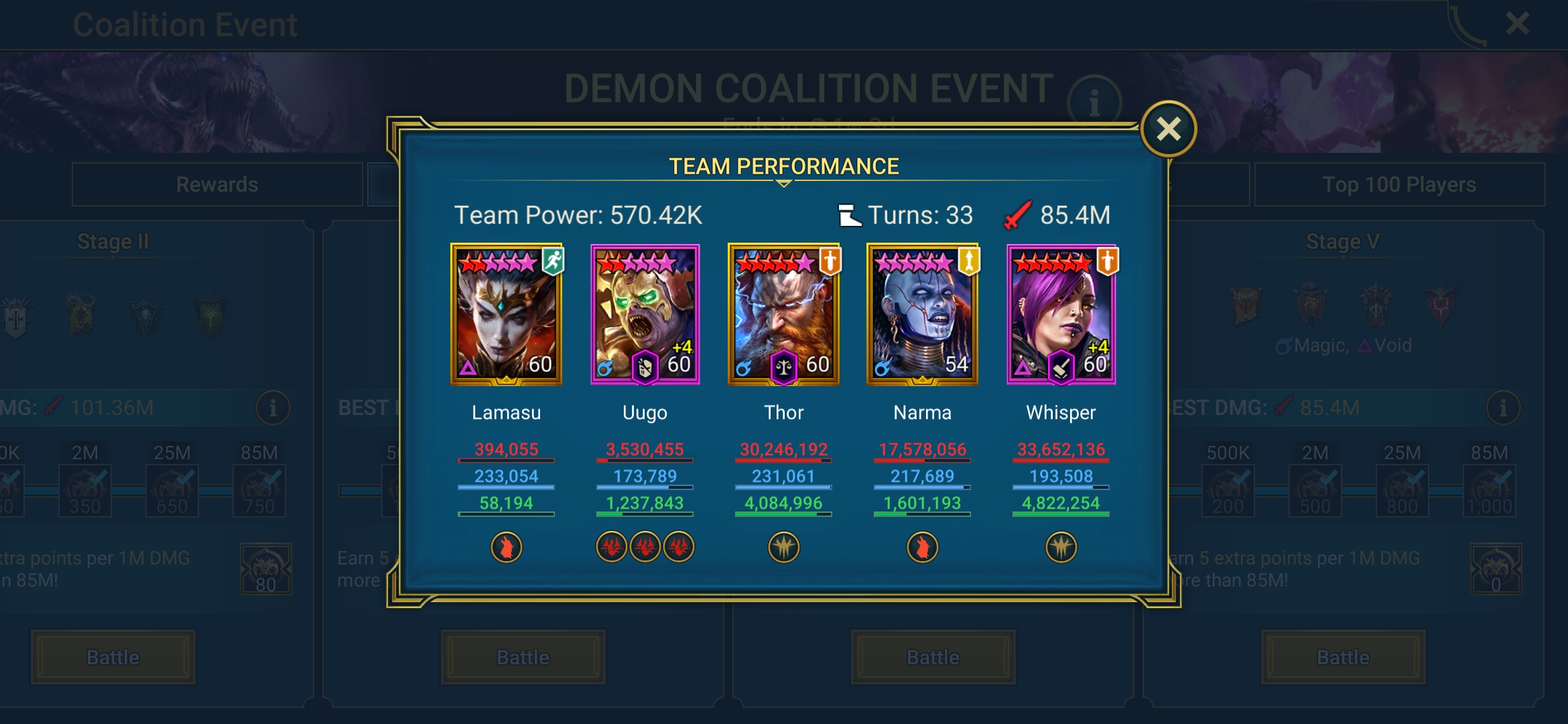Select Thor's champion portrait
Image resolution: width=1568 pixels, height=724 pixels.
point(784,314)
